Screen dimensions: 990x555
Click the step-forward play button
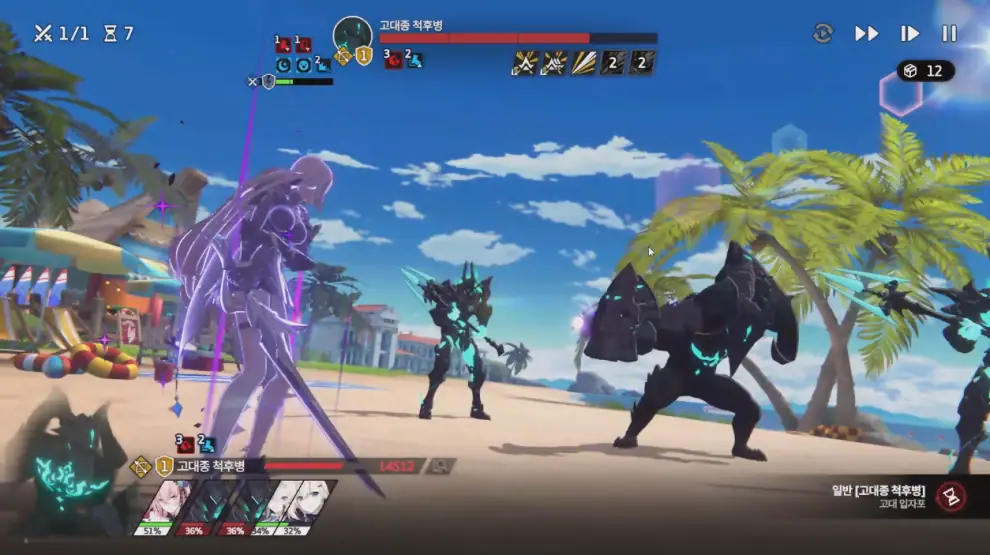point(909,33)
